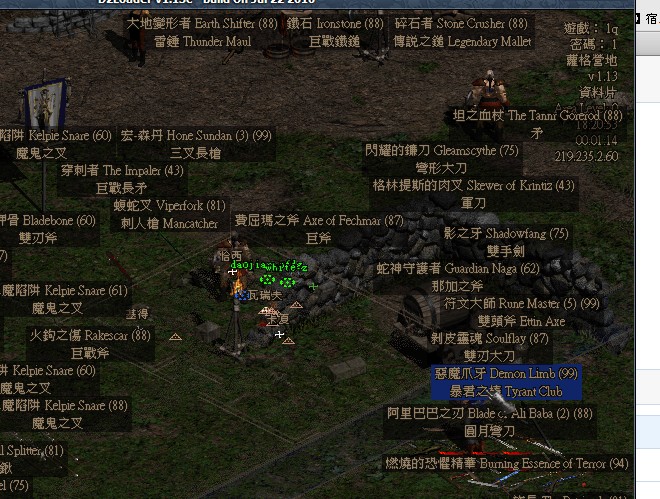Pick up Burning Essence of Terror
The height and width of the screenshot is (499, 660).
tap(507, 464)
